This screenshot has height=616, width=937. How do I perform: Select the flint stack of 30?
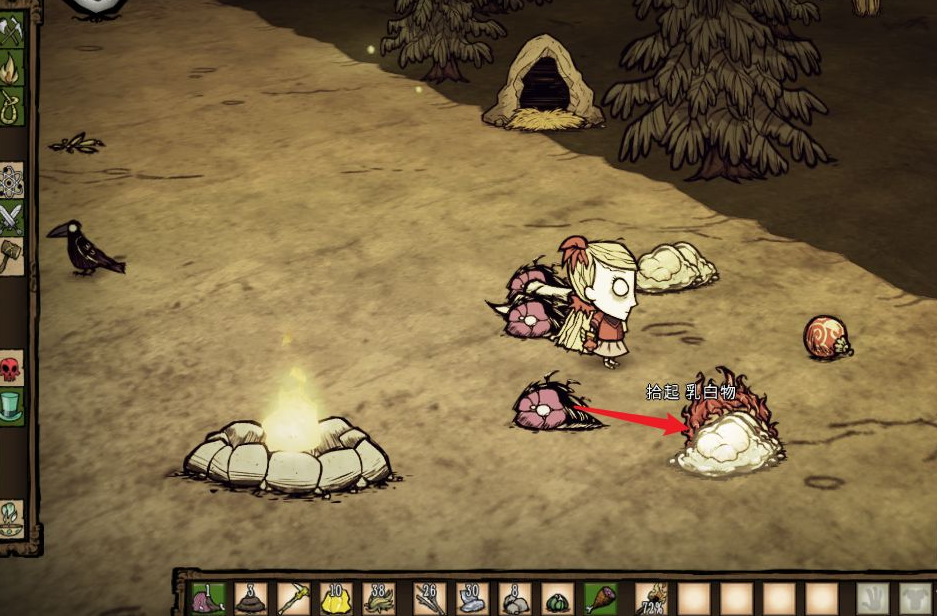point(470,599)
